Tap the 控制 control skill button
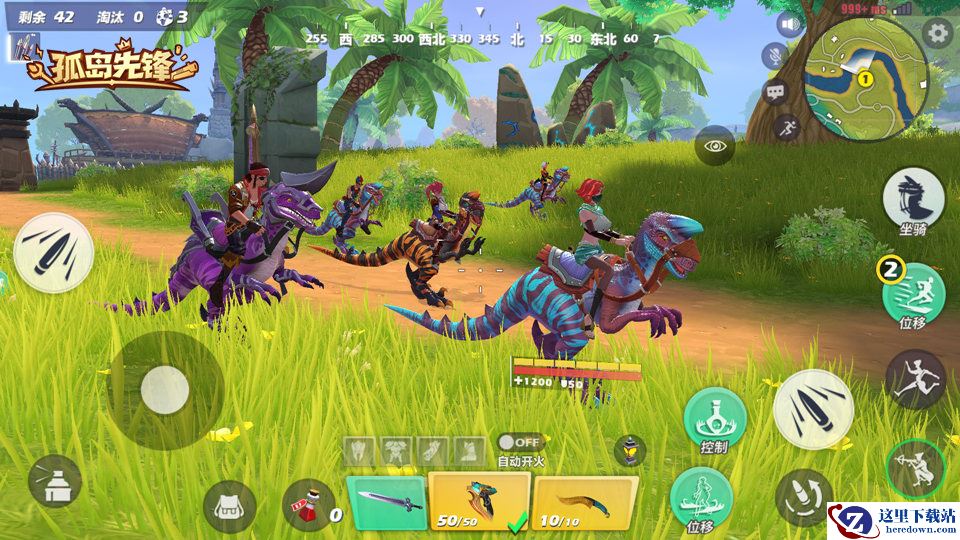Viewport: 960px width, 540px height. coord(715,419)
